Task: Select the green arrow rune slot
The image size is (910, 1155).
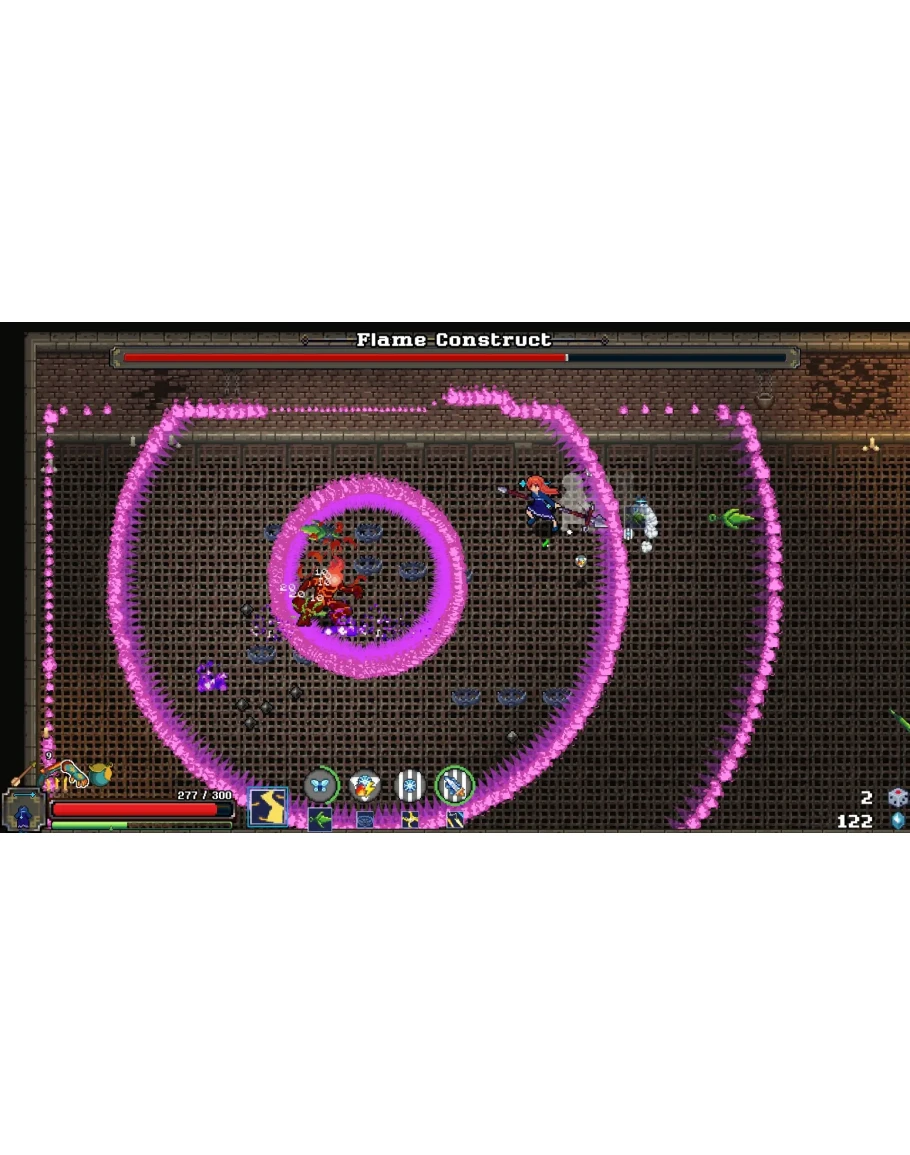Action: pos(320,820)
